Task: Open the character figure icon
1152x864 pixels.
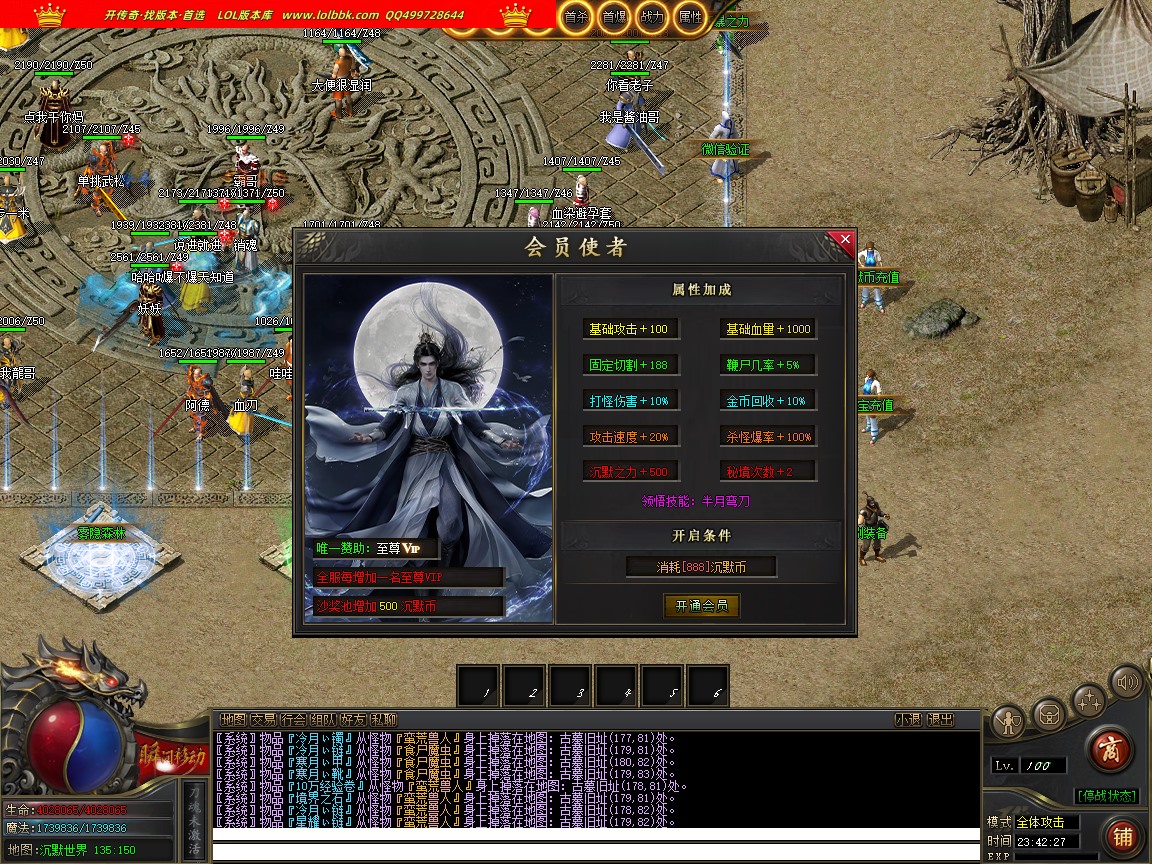Action: click(x=1008, y=720)
